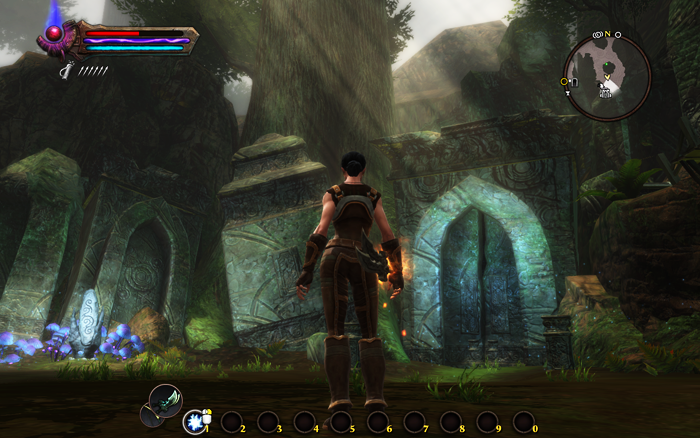This screenshot has width=700, height=438.
Task: Select the empty hotbar slot numbered 2
Action: (x=231, y=422)
